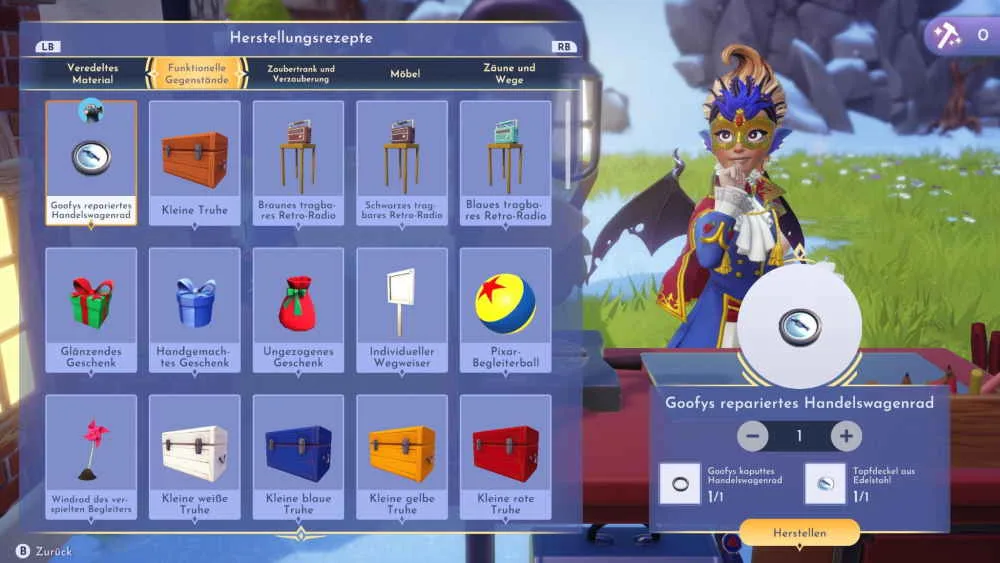Screen dimensions: 1000x563
Task: Select Goofys repariertes Handelswagenrad recipe
Action: (x=91, y=163)
